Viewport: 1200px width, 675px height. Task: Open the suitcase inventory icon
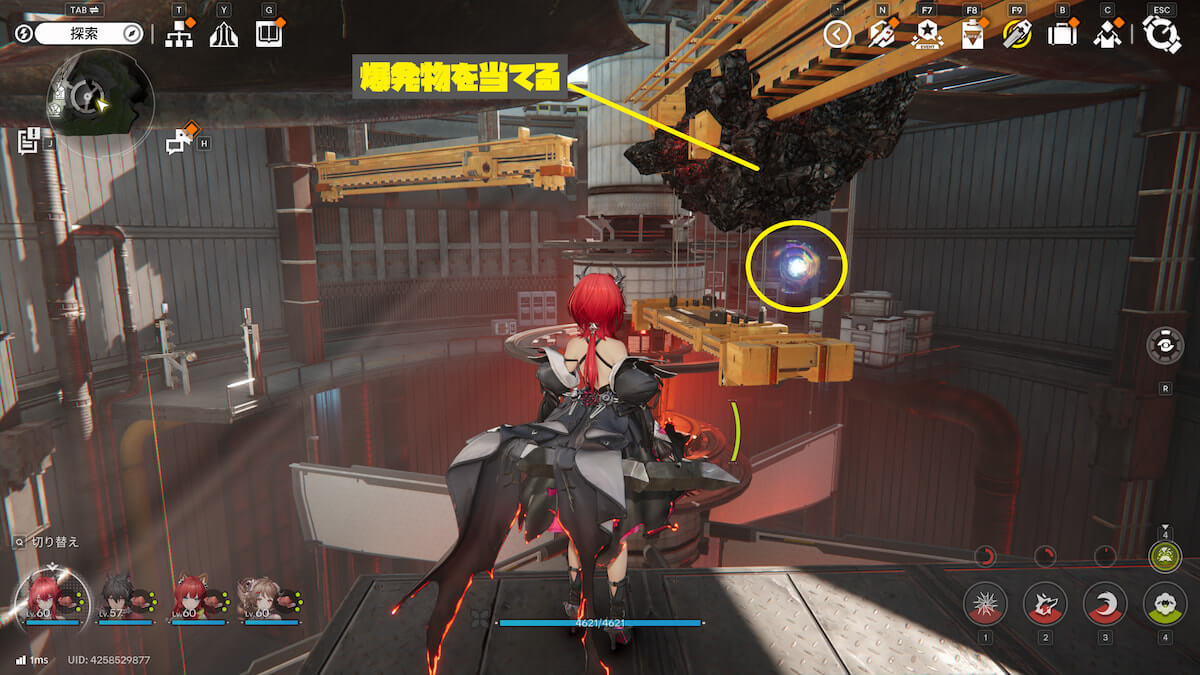pos(1062,35)
